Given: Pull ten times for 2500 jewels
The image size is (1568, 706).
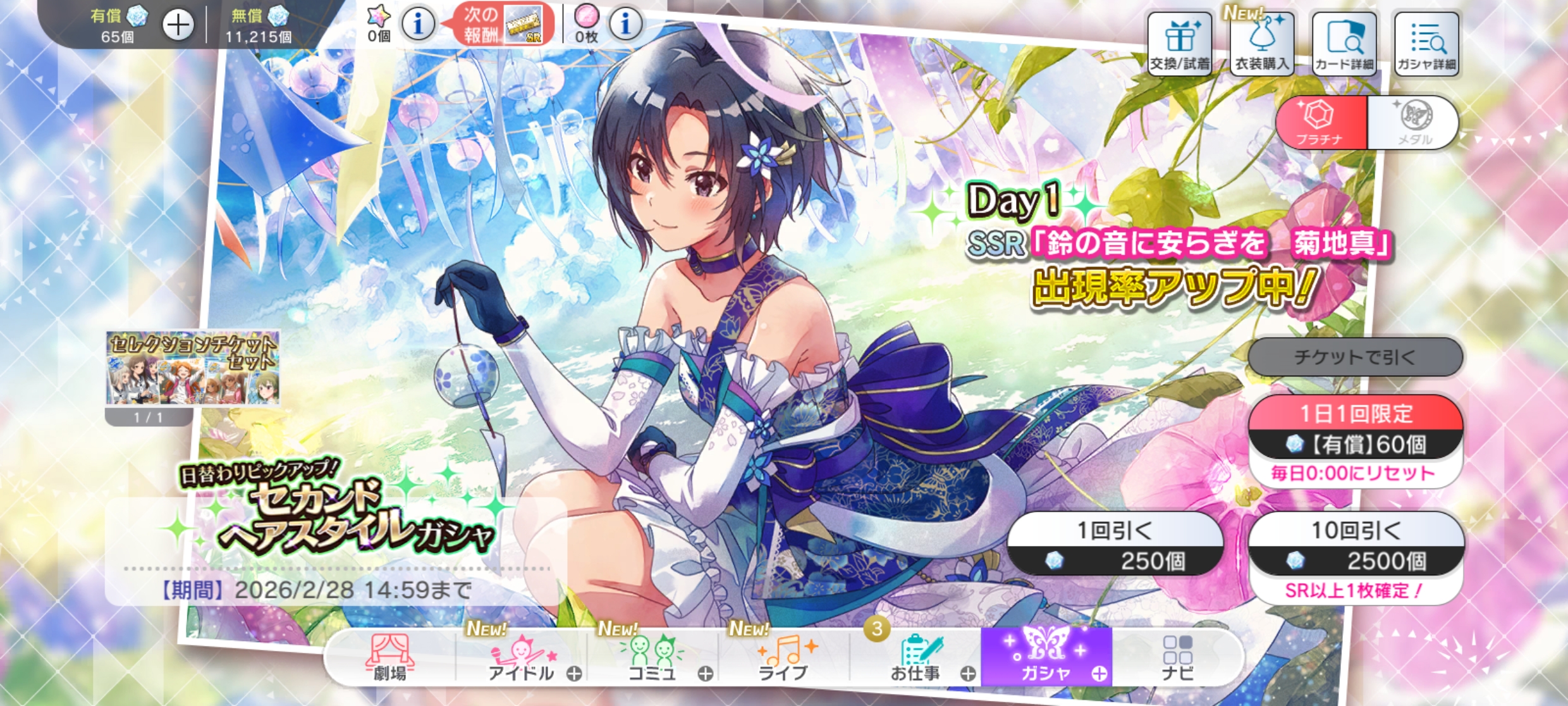Looking at the screenshot, I should coord(1356,544).
